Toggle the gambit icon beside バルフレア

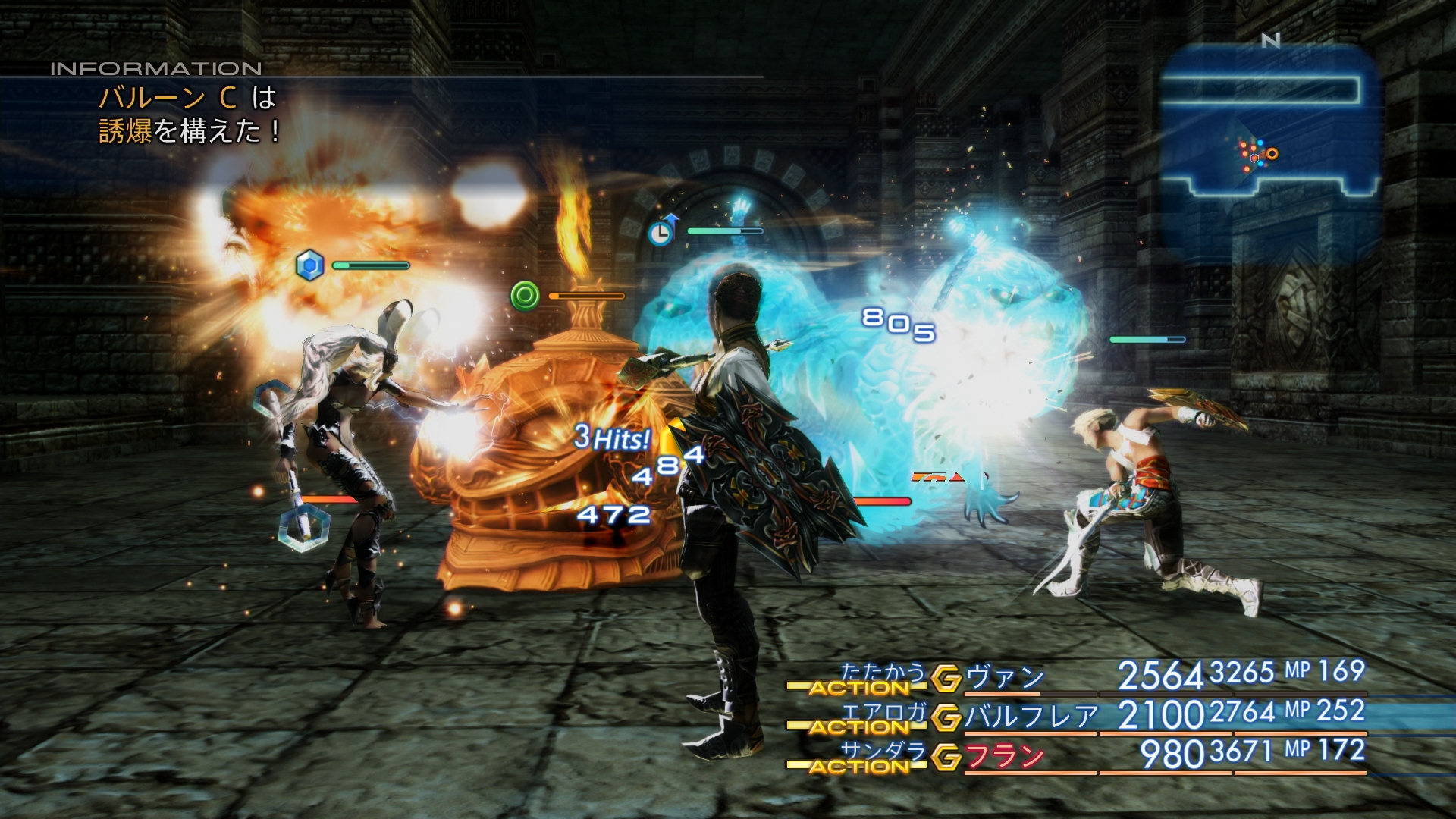(x=946, y=717)
